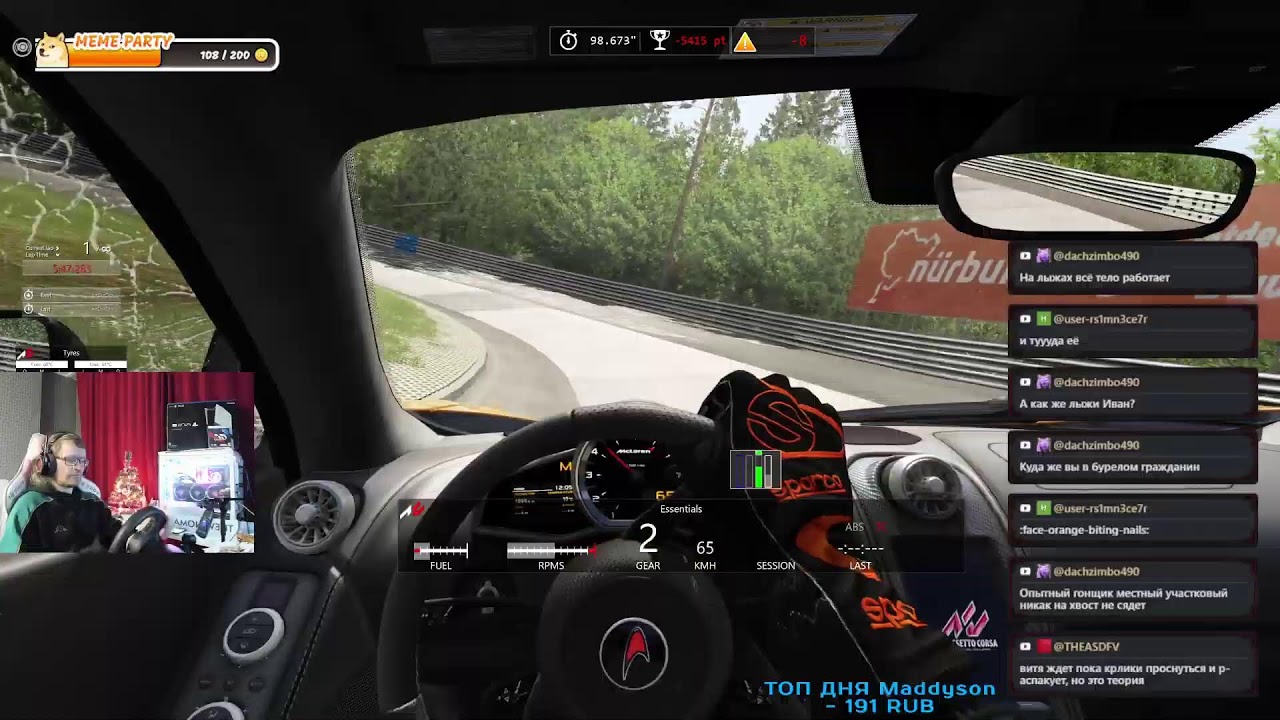Click the face-orange-biting-nails chat message

pyautogui.click(x=1131, y=519)
